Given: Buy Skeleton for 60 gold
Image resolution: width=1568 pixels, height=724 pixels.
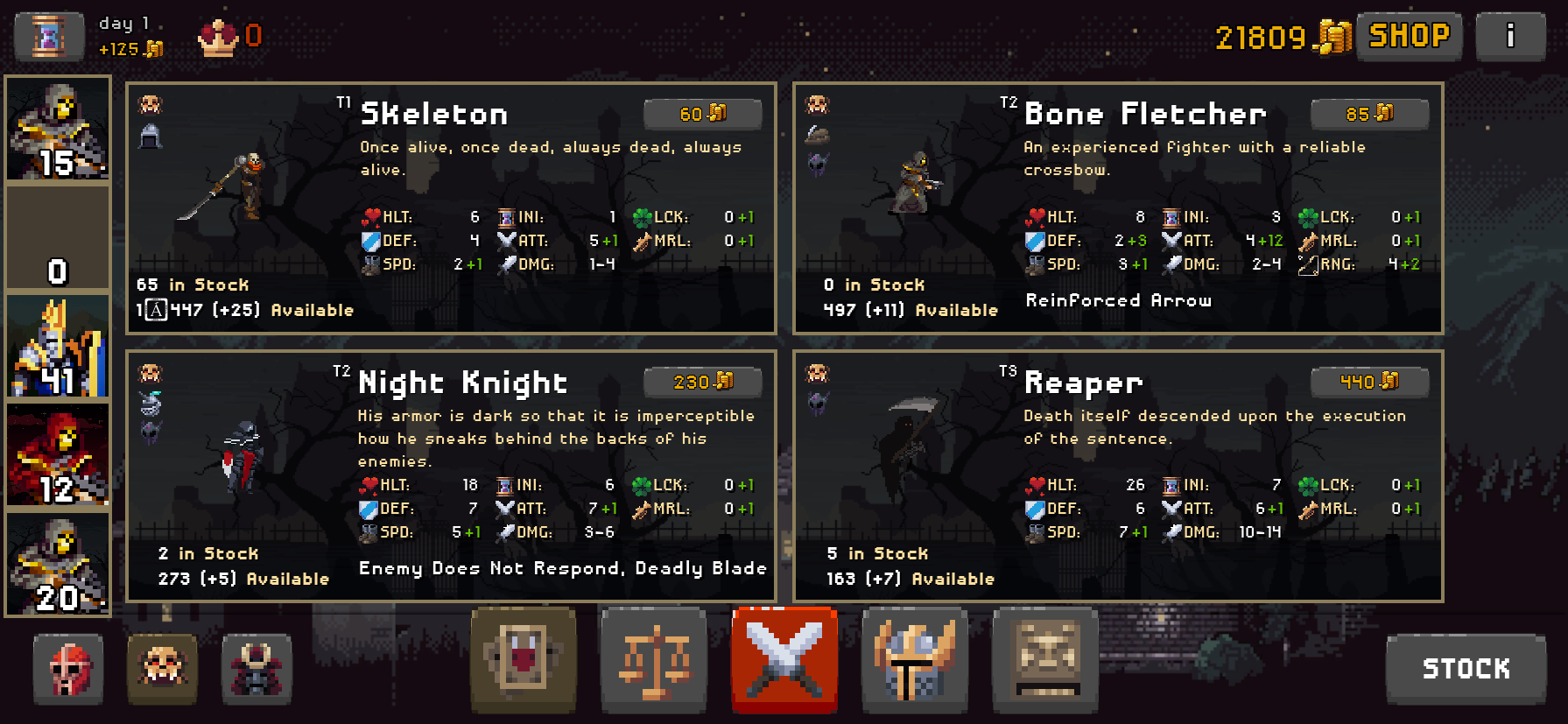Looking at the screenshot, I should (702, 114).
